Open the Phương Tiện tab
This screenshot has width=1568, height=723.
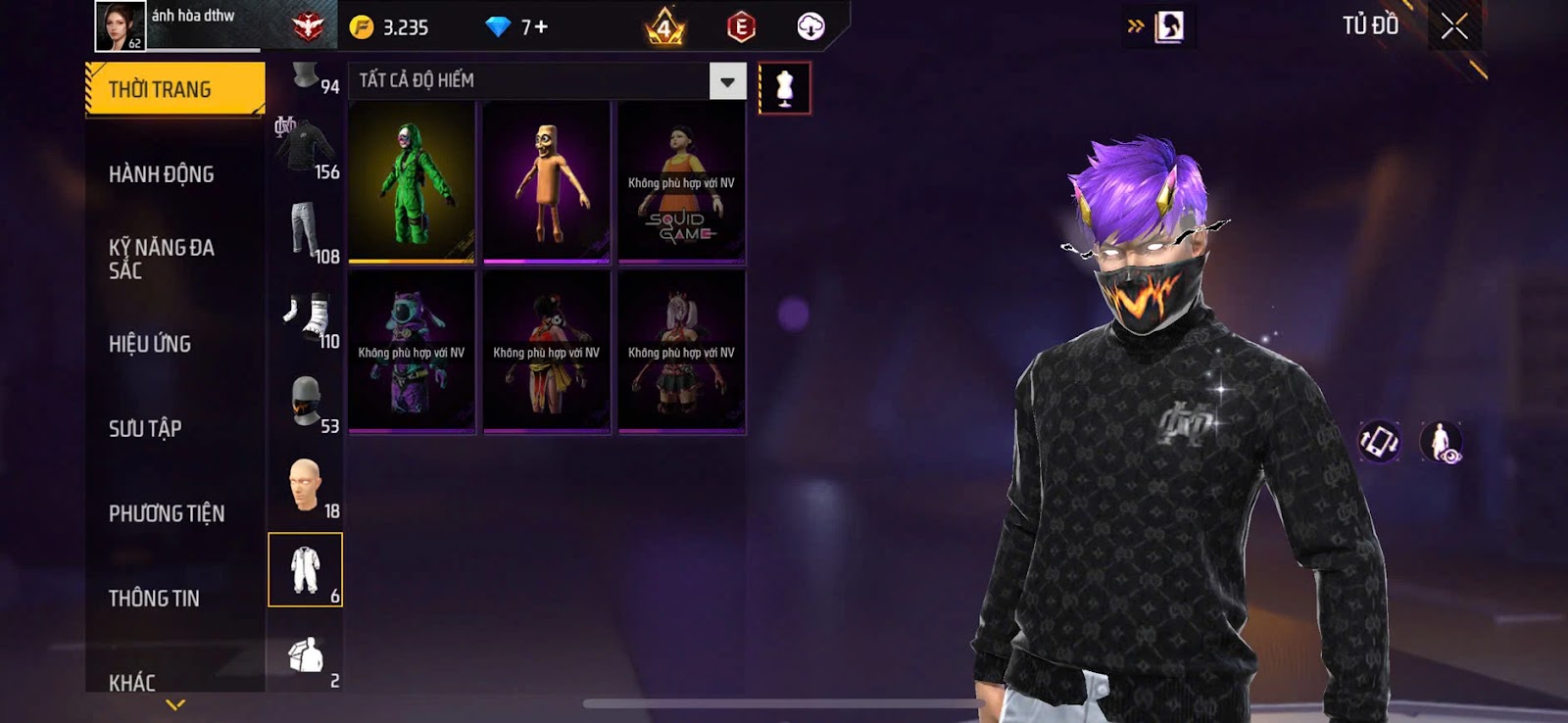pos(167,513)
